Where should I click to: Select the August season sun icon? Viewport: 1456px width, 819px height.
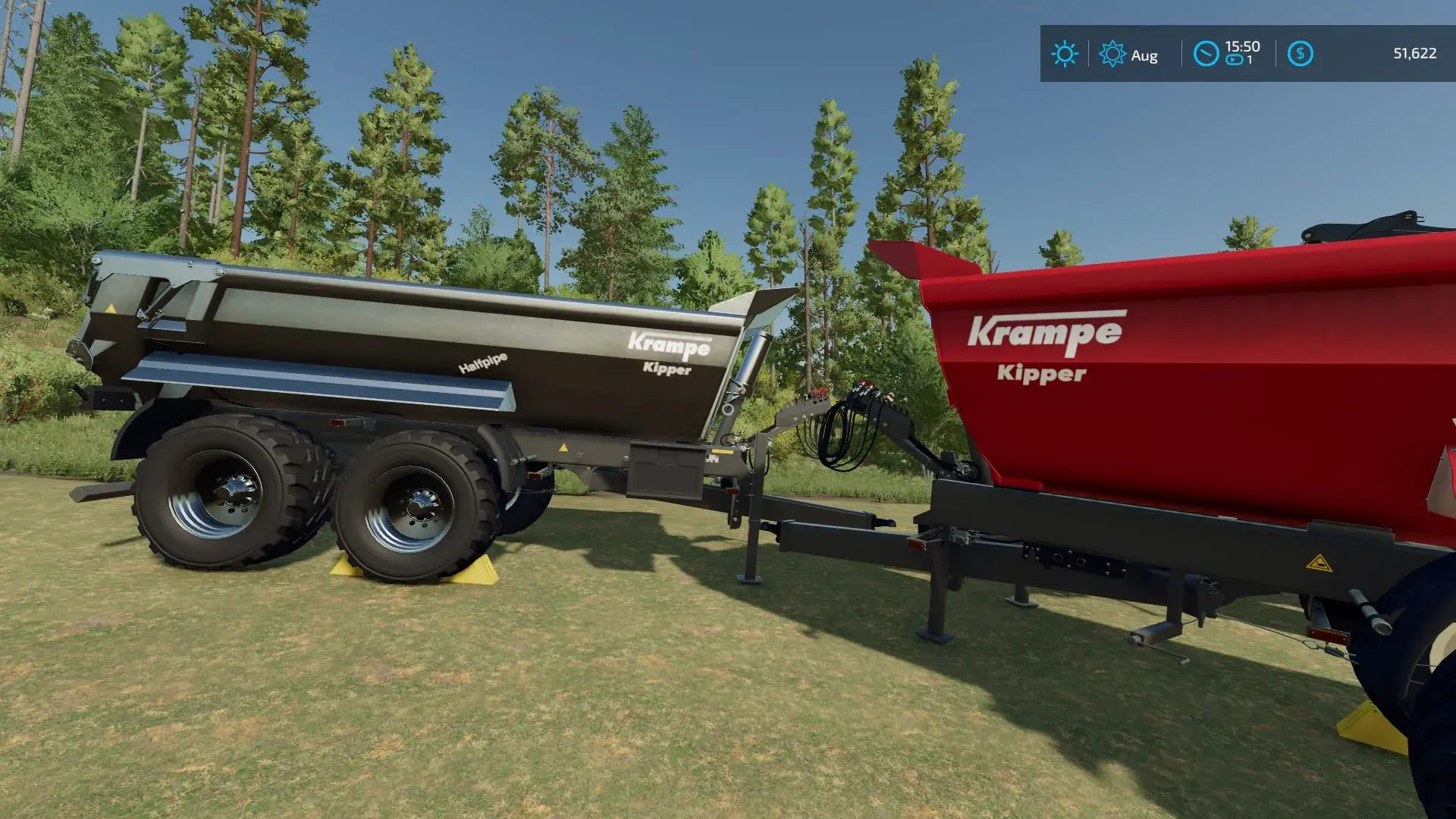(x=1112, y=54)
